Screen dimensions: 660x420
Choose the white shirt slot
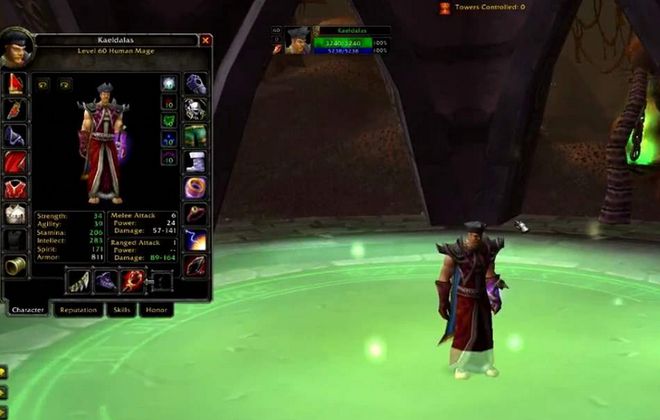15,213
